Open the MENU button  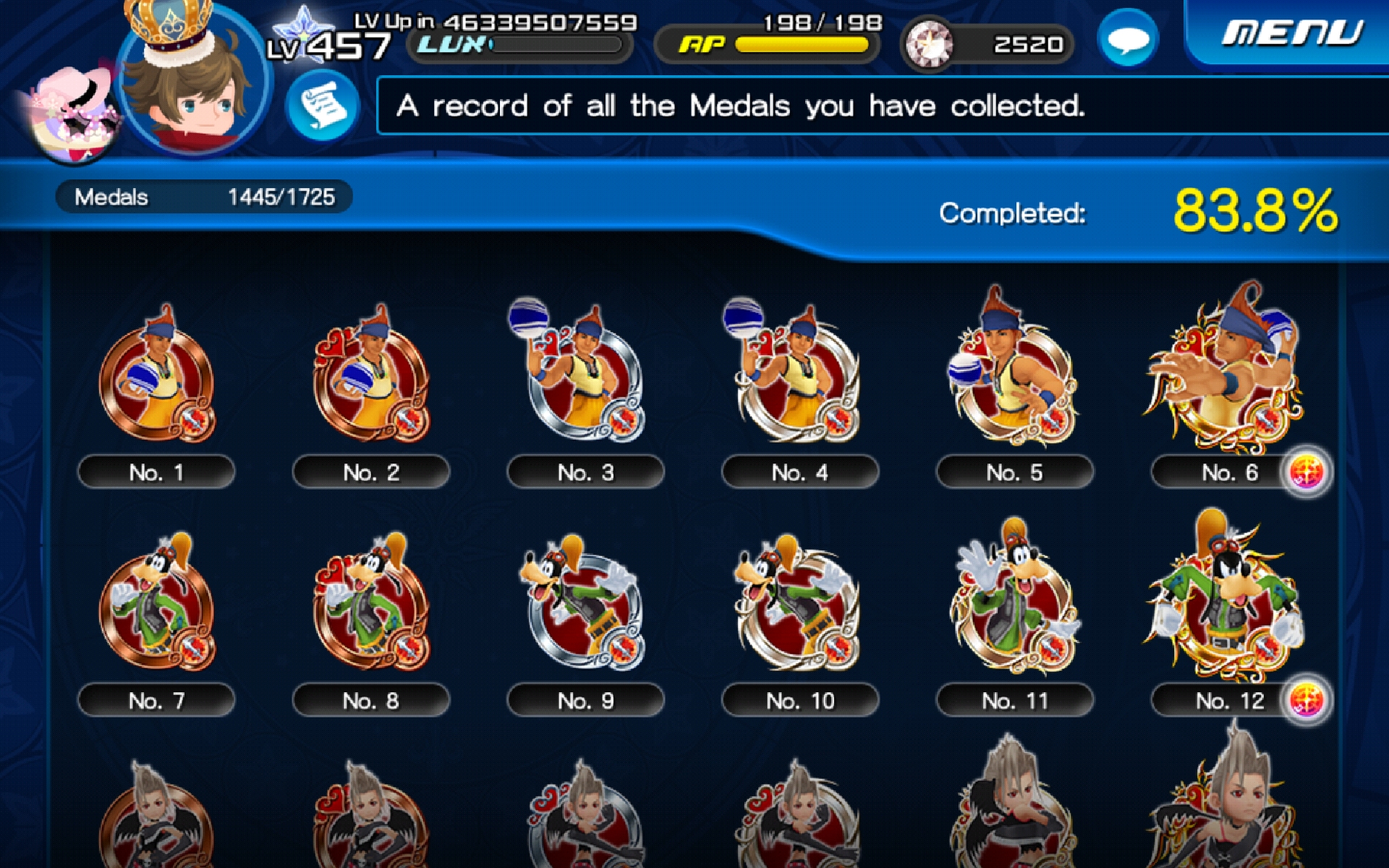tap(1295, 30)
